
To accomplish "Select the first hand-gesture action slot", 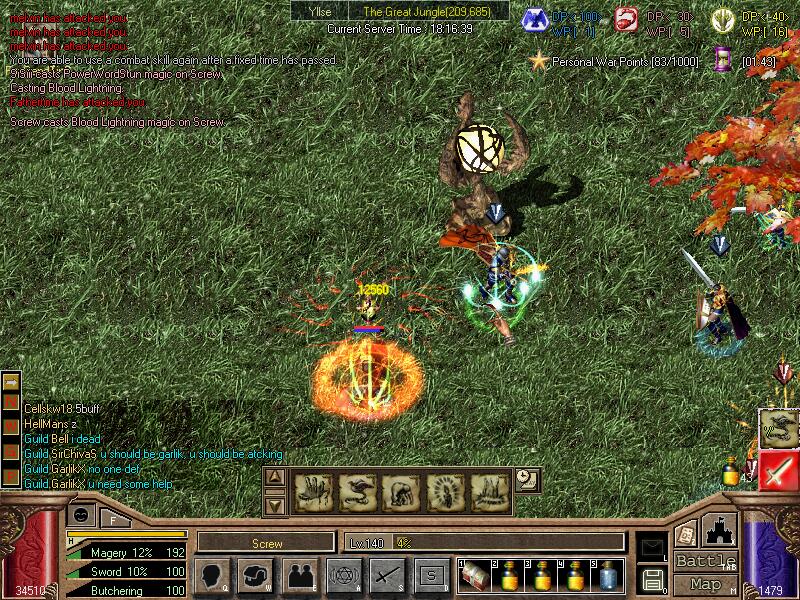I will point(311,491).
